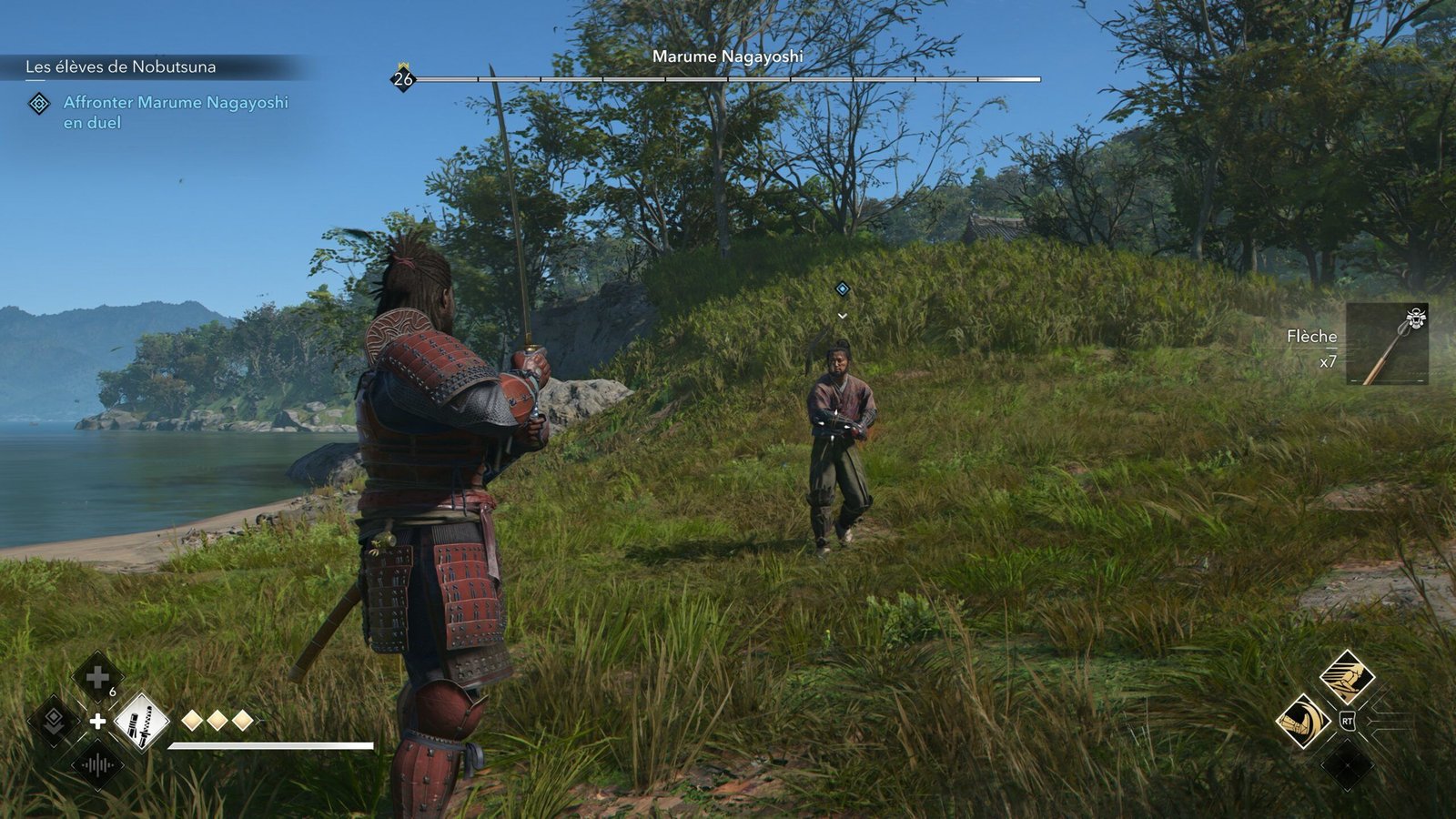Activate the sound wave whistle icon
This screenshot has width=1456, height=819.
[97, 765]
